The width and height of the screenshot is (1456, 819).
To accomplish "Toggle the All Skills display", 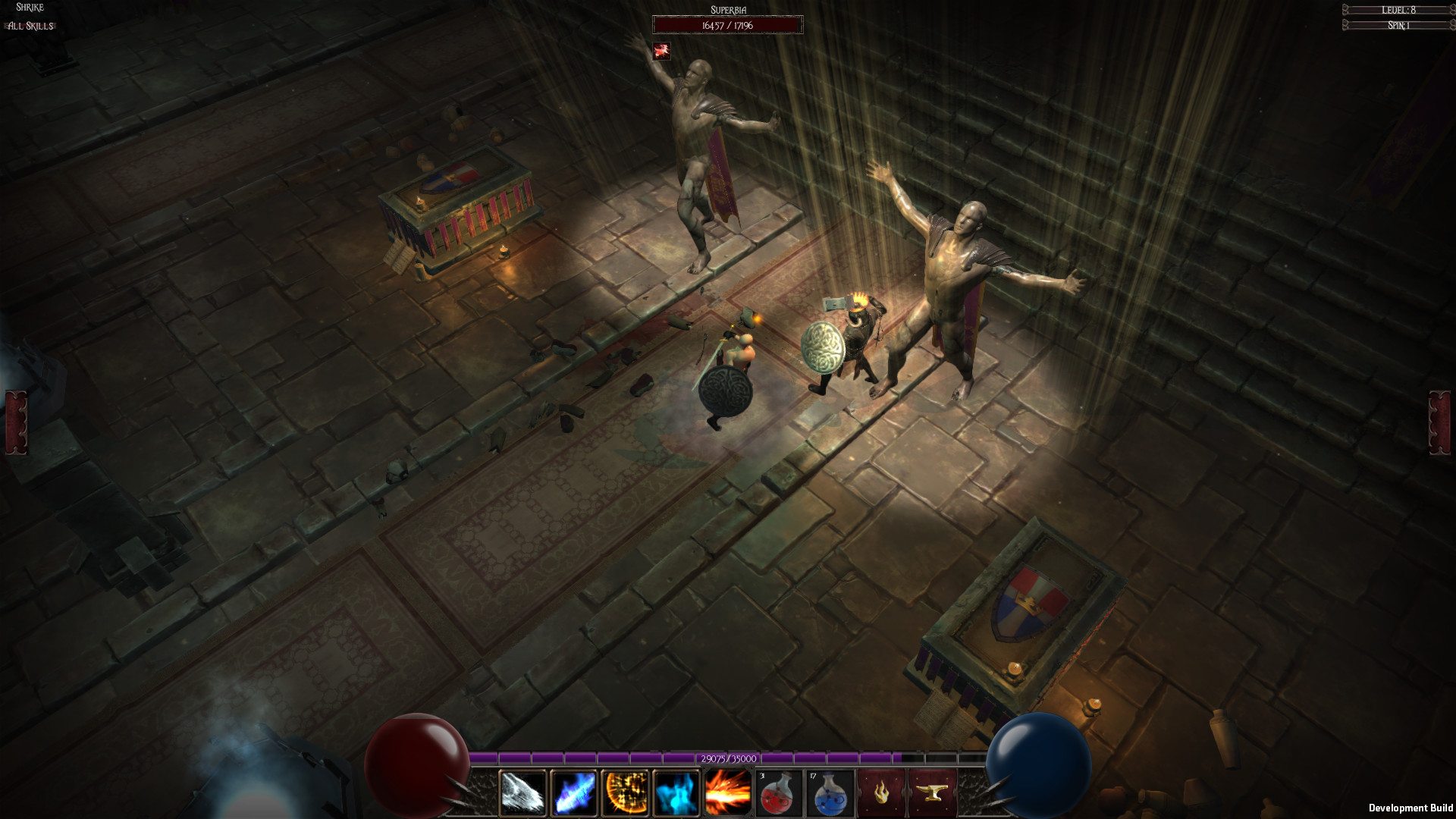I will [x=28, y=26].
